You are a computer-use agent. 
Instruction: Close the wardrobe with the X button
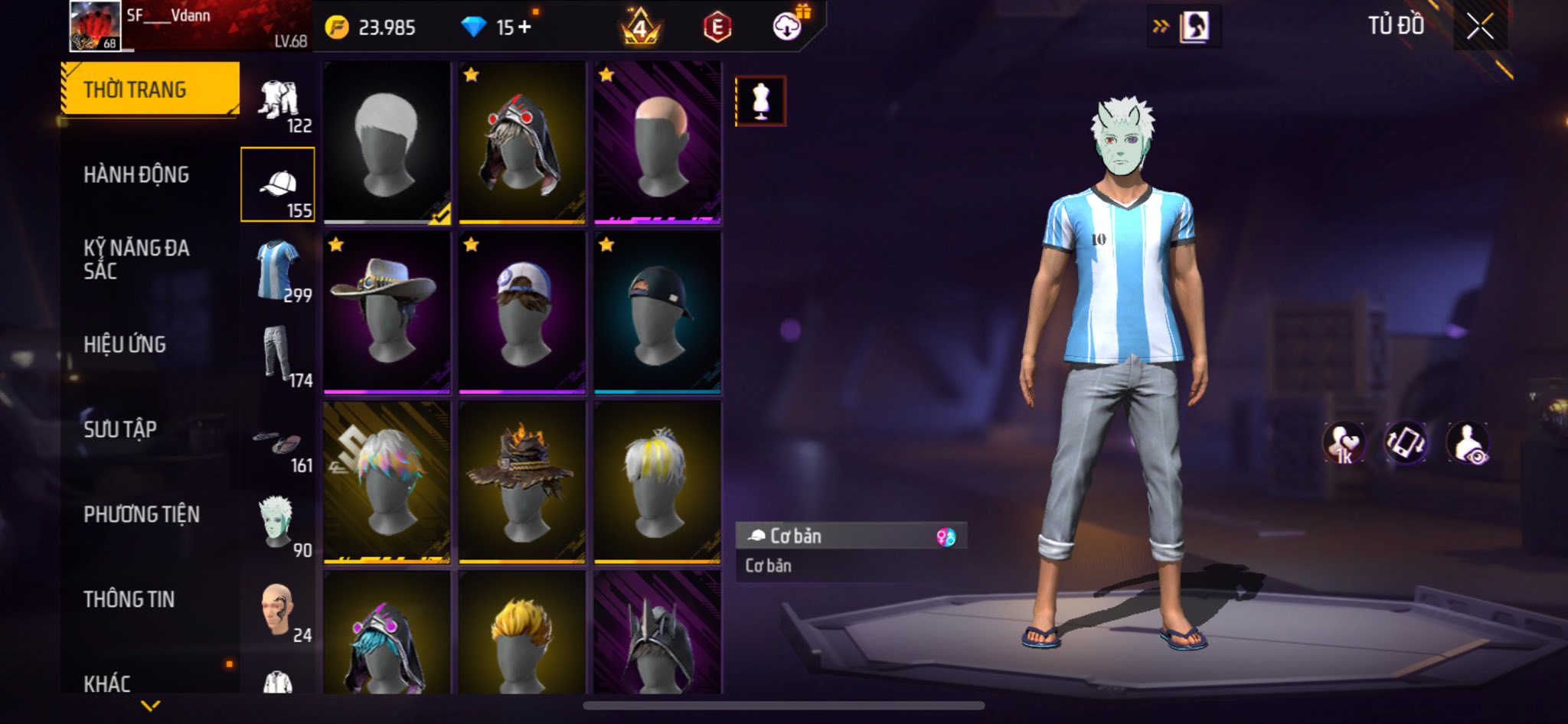[1480, 27]
